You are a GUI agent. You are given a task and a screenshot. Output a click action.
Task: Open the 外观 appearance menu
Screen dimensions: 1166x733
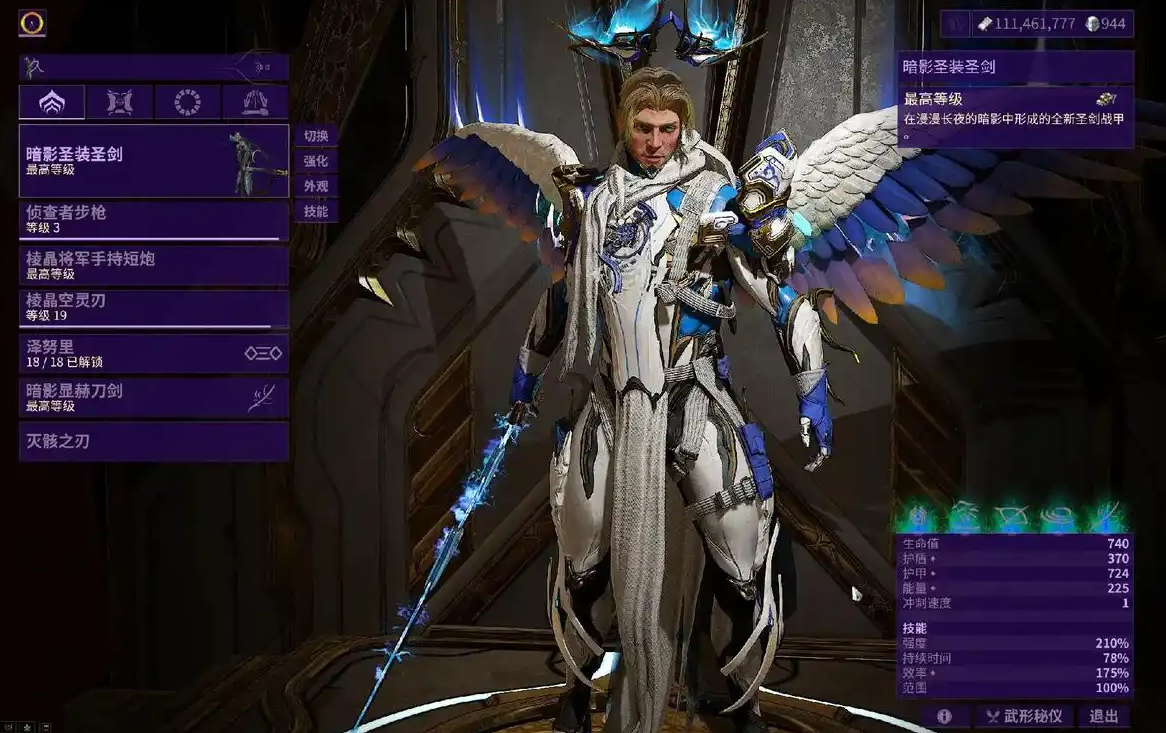[316, 186]
